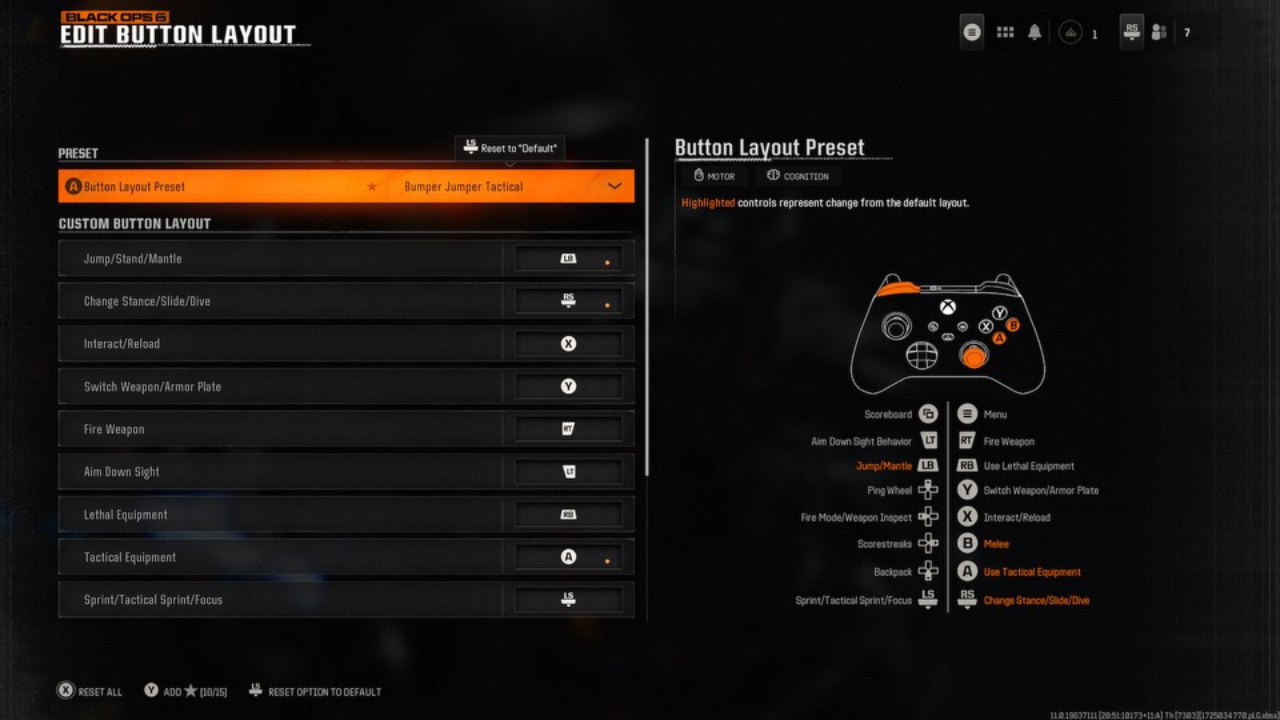Click Reset to Default button
Viewport: 1280px width, 720px height.
(x=509, y=147)
